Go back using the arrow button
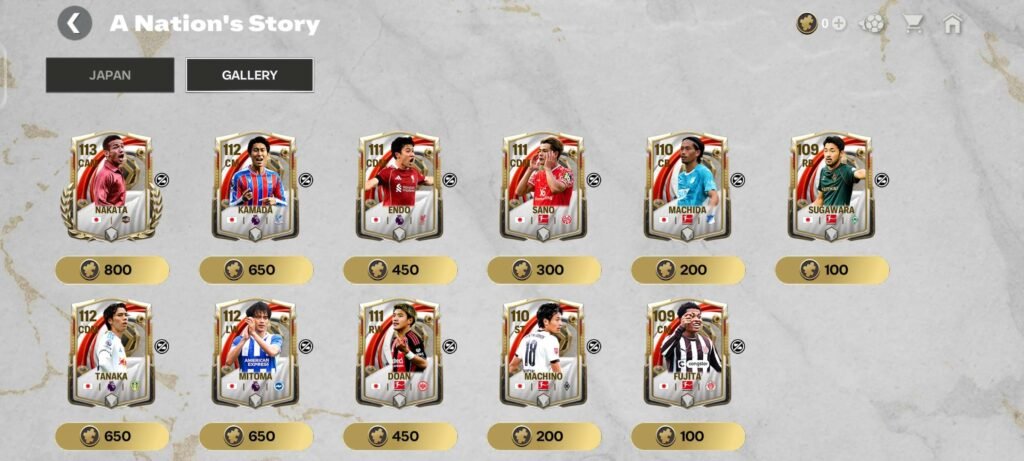 [x=75, y=23]
